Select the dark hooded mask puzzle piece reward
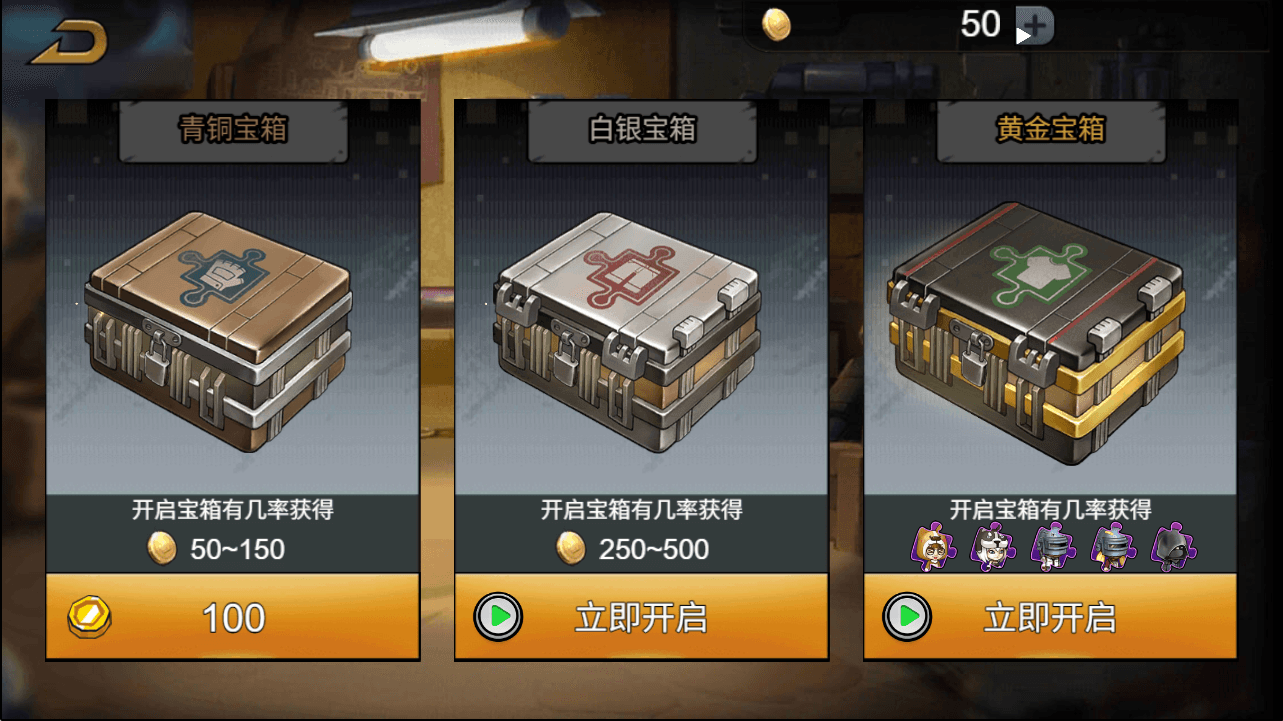Image resolution: width=1283 pixels, height=721 pixels. click(1170, 548)
